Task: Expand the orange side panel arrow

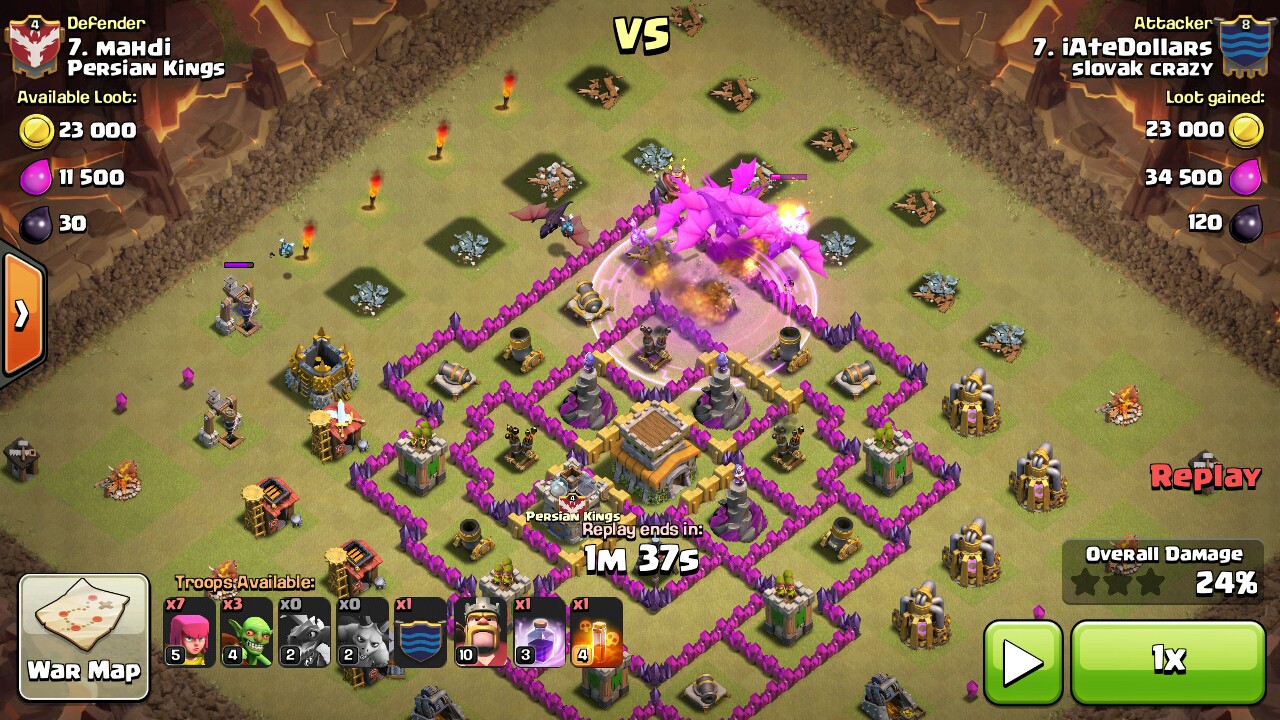Action: [x=22, y=315]
